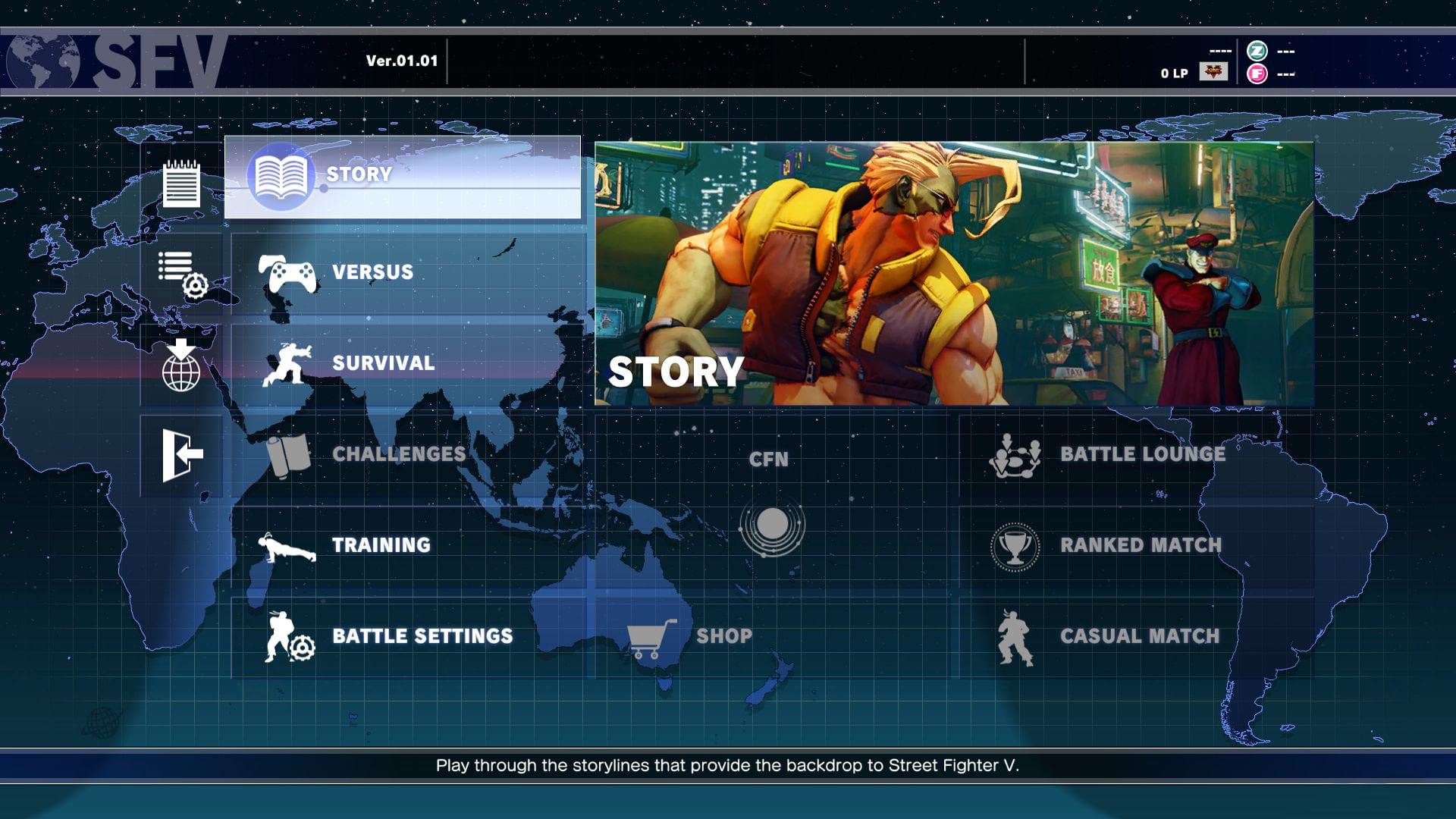Screen dimensions: 1456x819
Task: Click the globe download icon
Action: click(181, 366)
